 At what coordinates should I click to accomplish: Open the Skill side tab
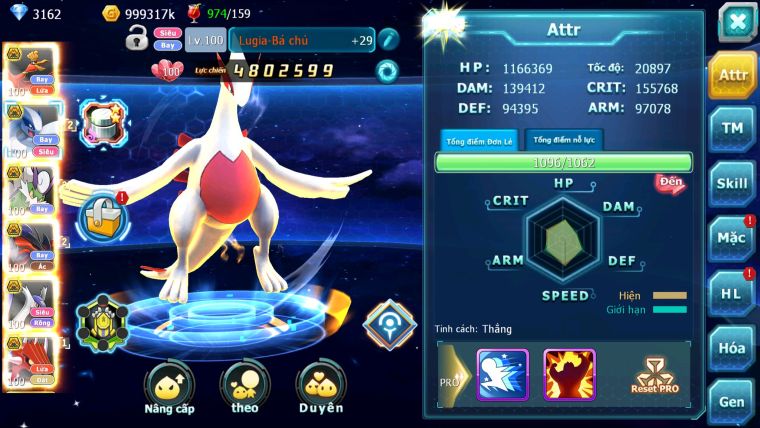(733, 183)
